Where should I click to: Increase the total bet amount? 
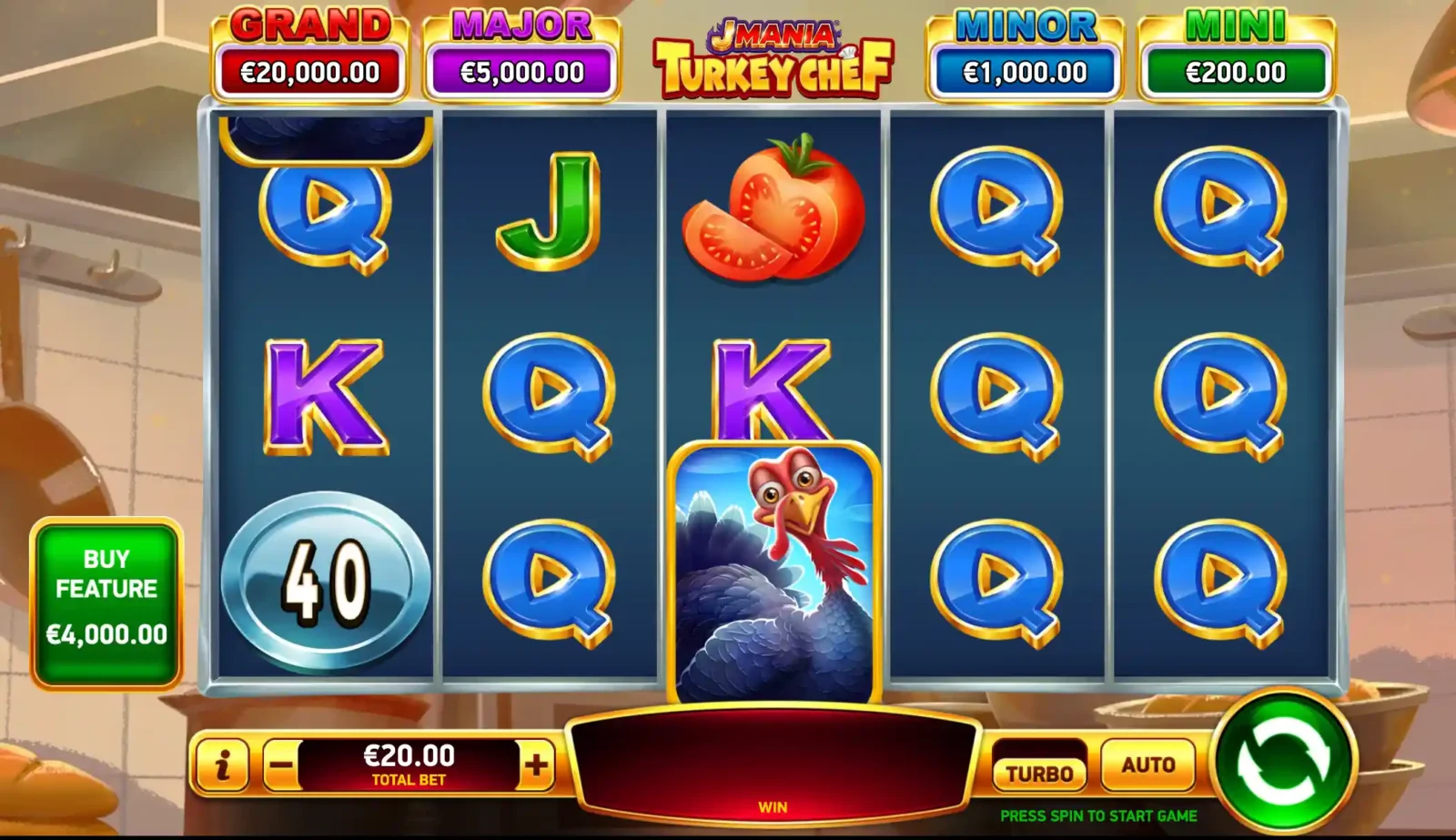536,765
